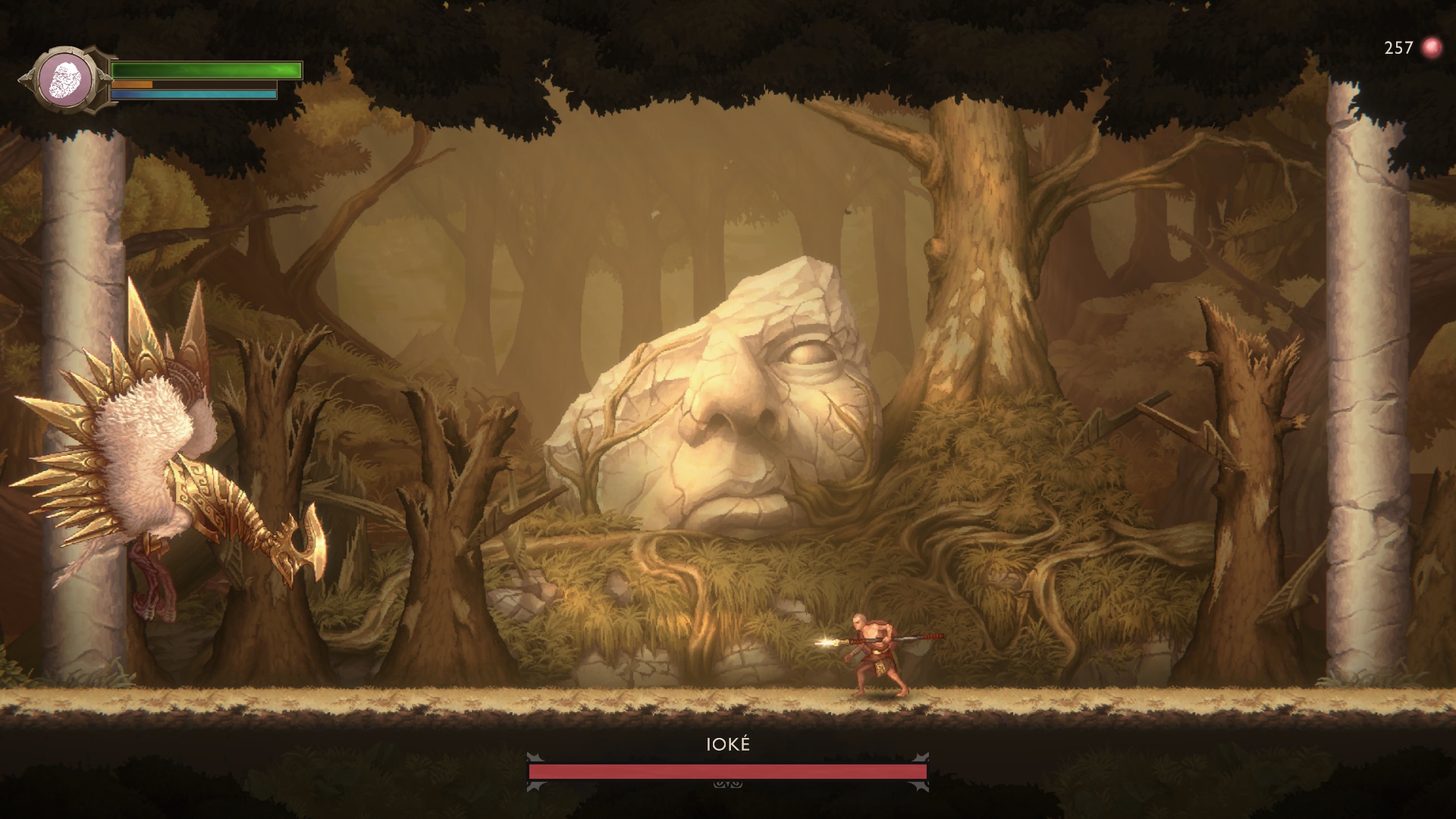Click the pink orb currency icon
The width and height of the screenshot is (1456, 819).
[1431, 48]
